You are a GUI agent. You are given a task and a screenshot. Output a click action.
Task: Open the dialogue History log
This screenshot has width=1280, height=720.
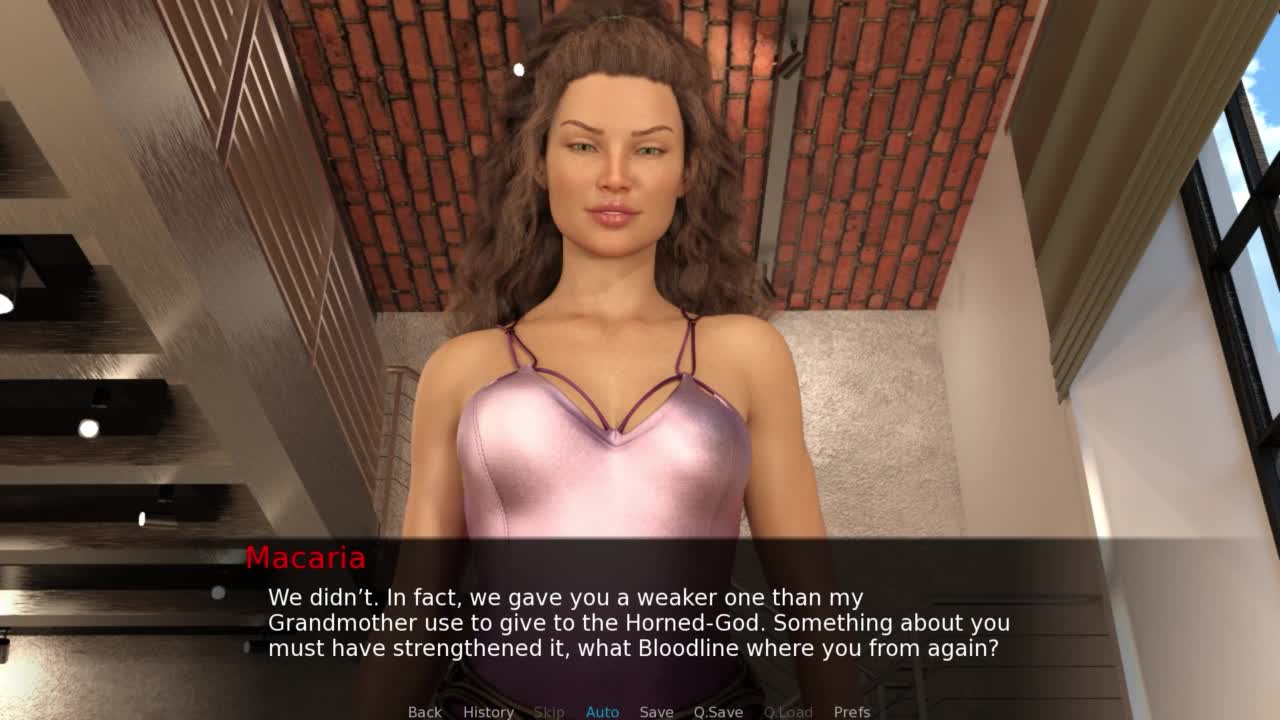[488, 712]
